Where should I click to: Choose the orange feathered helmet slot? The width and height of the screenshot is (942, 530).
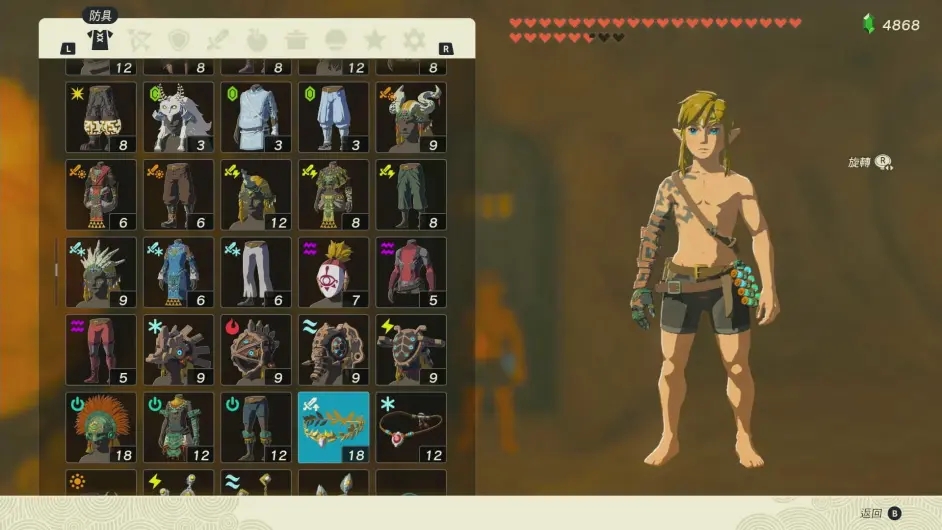coord(101,427)
